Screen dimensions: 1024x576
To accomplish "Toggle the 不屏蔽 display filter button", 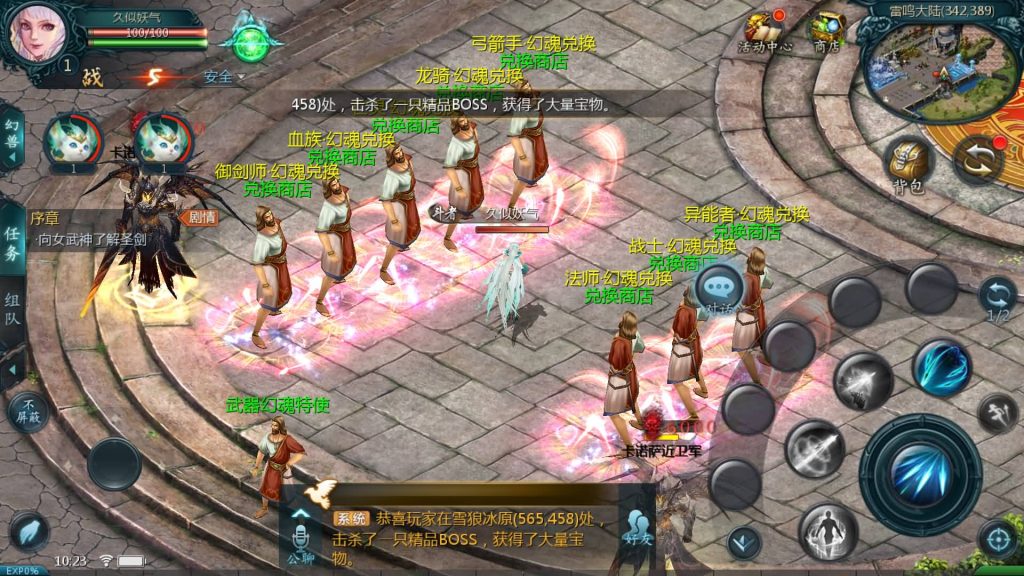I will [27, 410].
